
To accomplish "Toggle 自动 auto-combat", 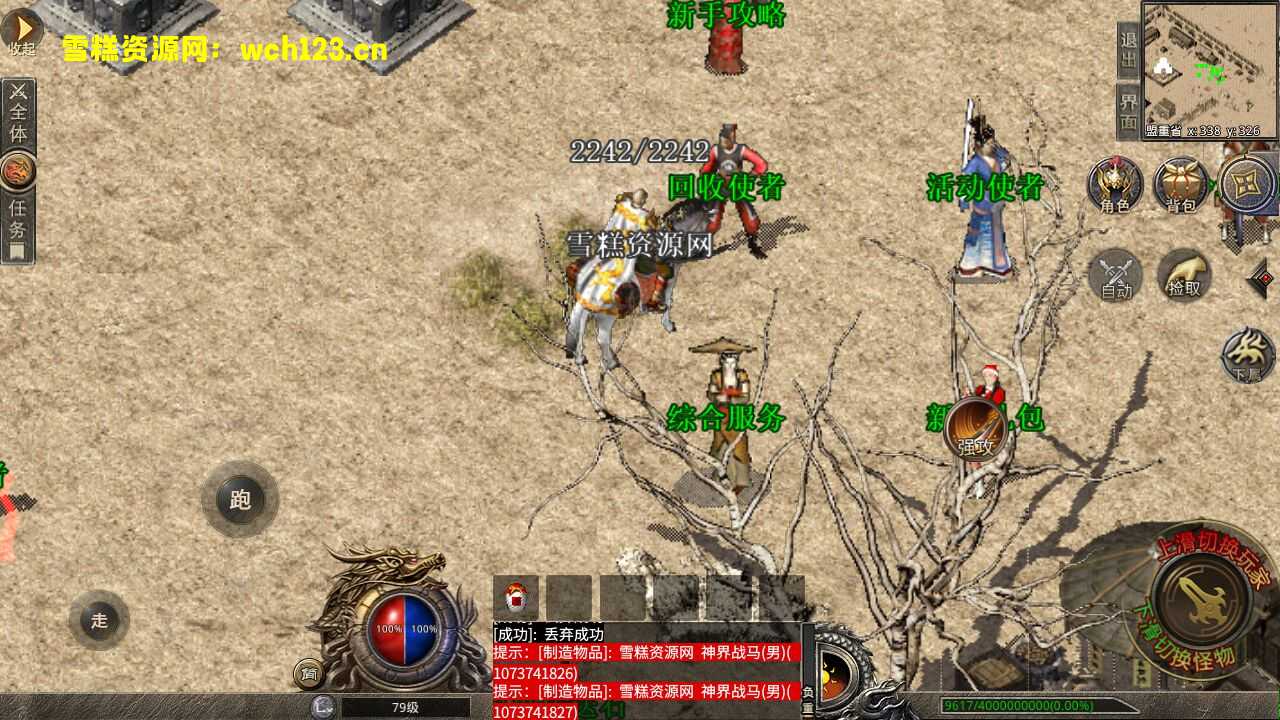I will tap(1116, 275).
